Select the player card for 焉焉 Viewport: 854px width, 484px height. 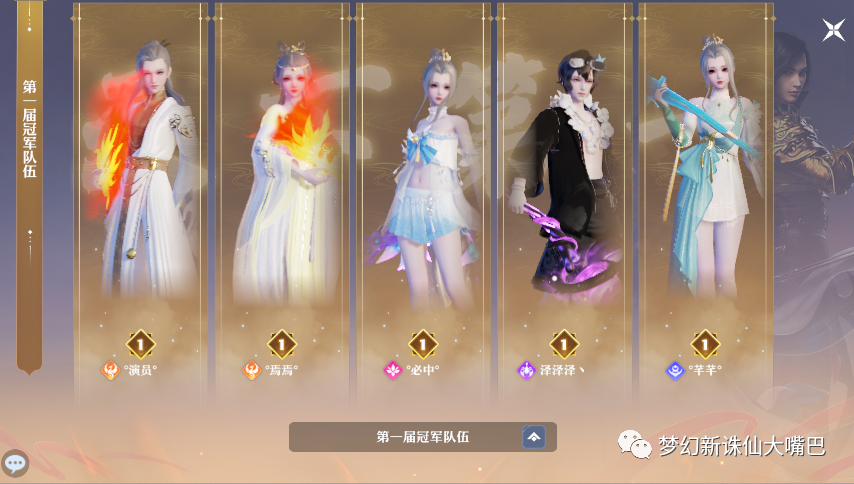[x=282, y=200]
